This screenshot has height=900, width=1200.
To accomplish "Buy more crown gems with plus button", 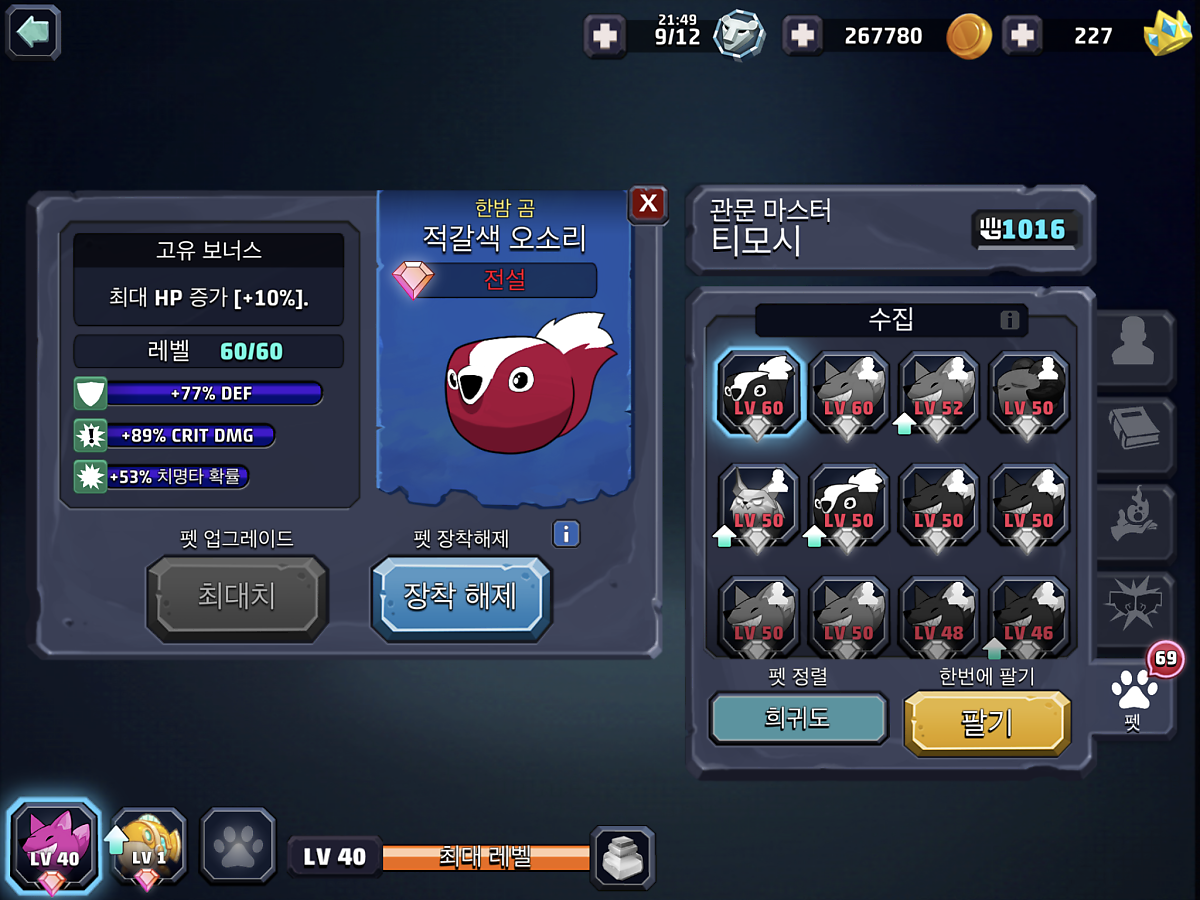I will (1022, 36).
